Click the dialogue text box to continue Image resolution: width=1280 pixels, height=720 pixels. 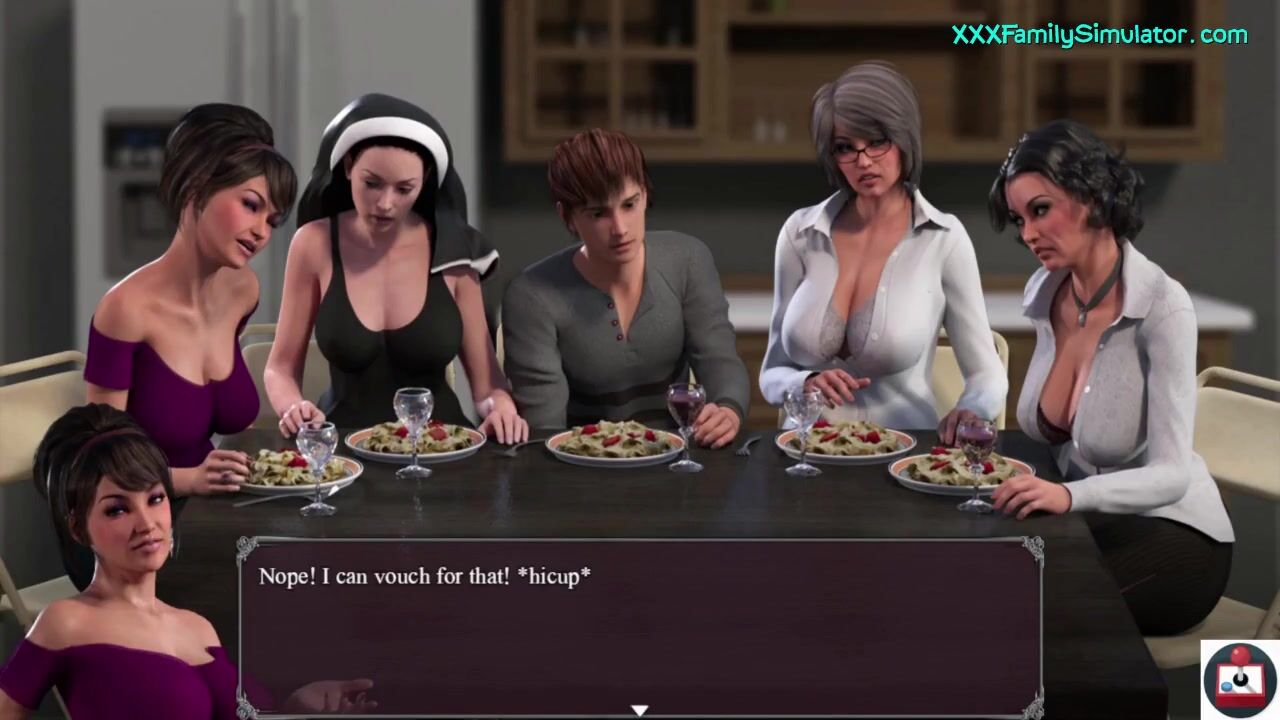(x=640, y=625)
